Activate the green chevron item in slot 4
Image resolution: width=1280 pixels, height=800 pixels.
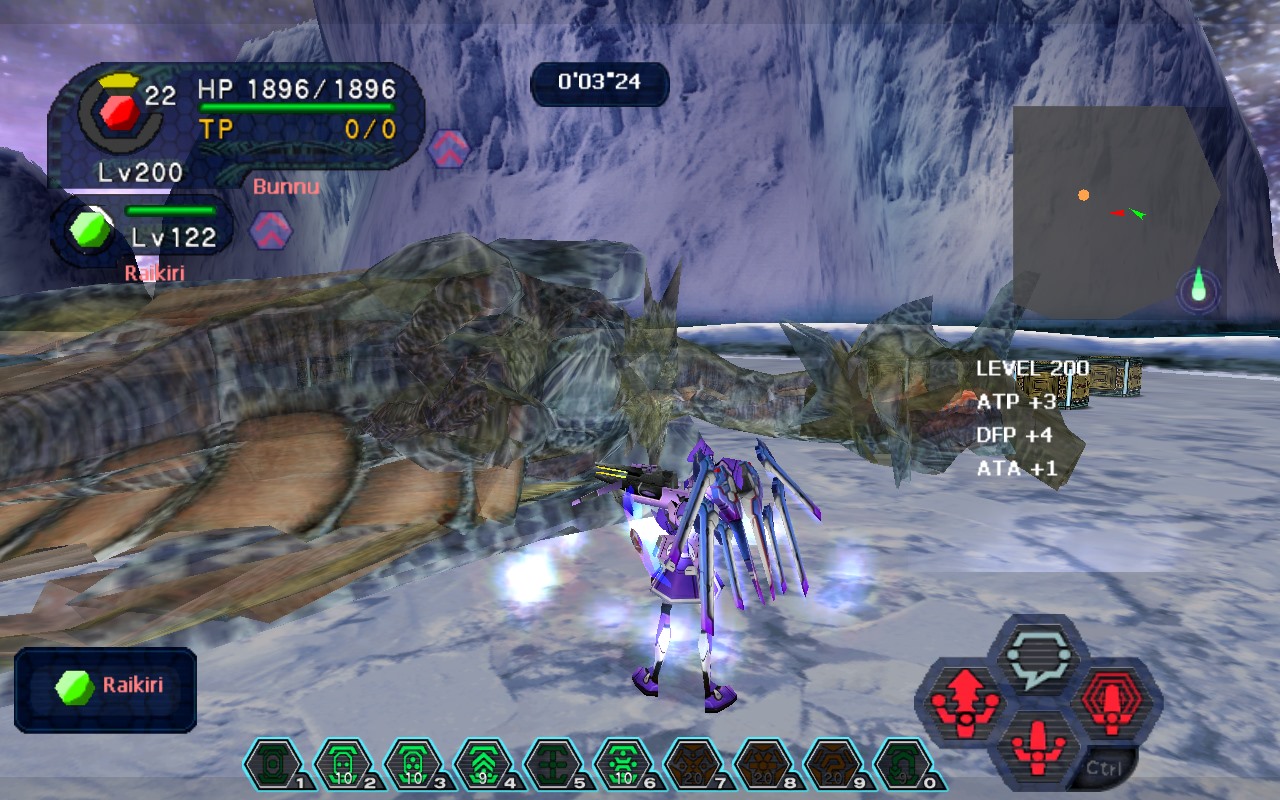tap(482, 766)
